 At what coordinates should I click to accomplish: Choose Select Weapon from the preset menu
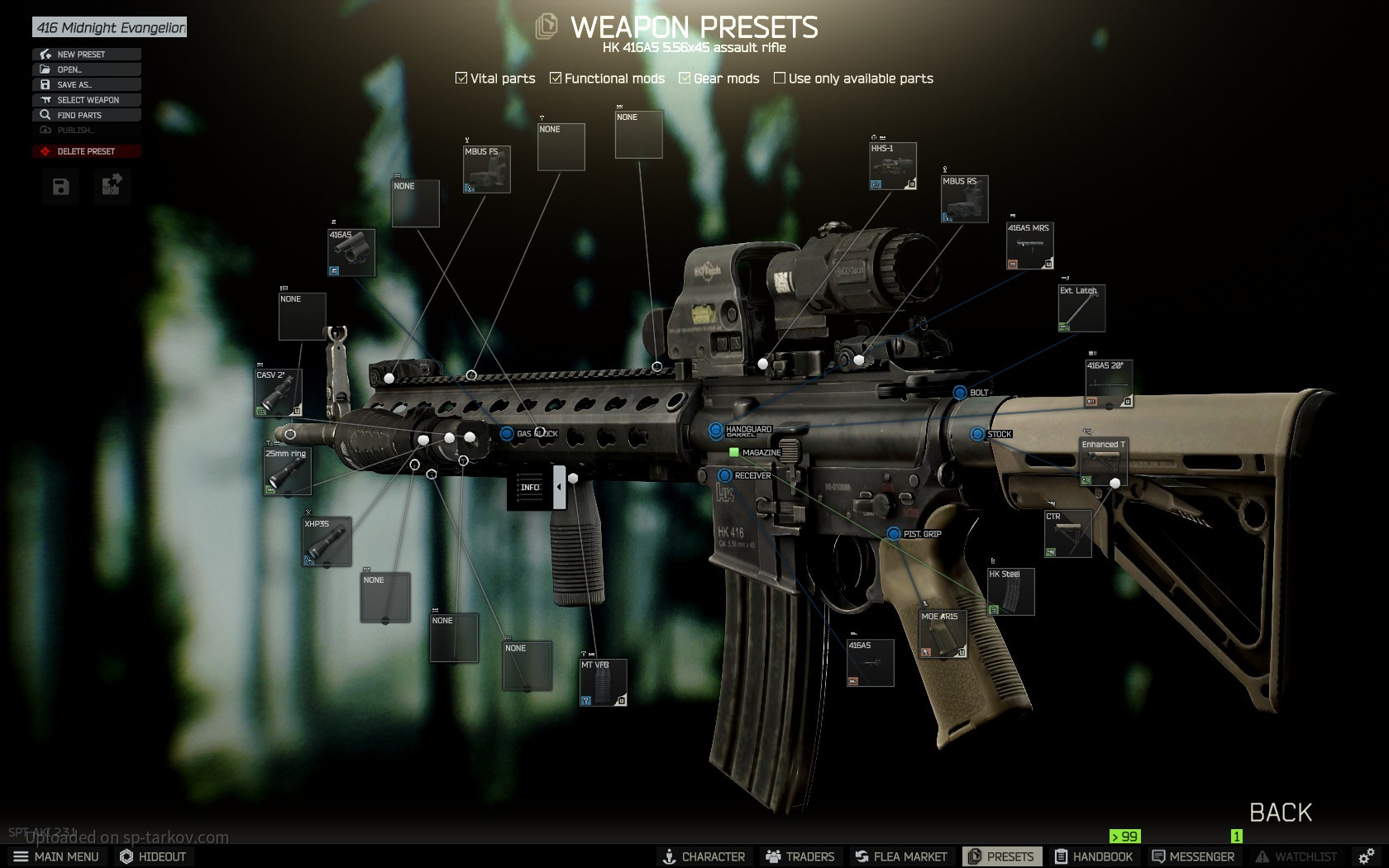click(x=86, y=100)
